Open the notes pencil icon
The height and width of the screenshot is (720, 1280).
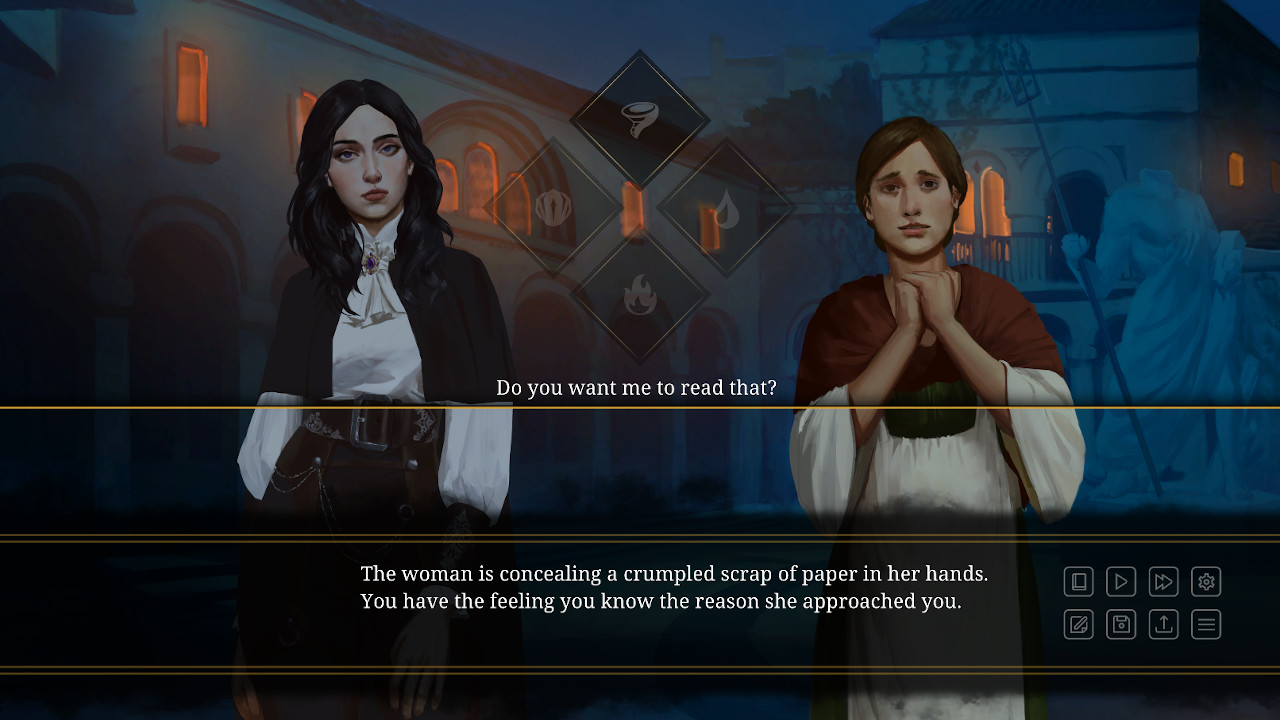pos(1079,625)
